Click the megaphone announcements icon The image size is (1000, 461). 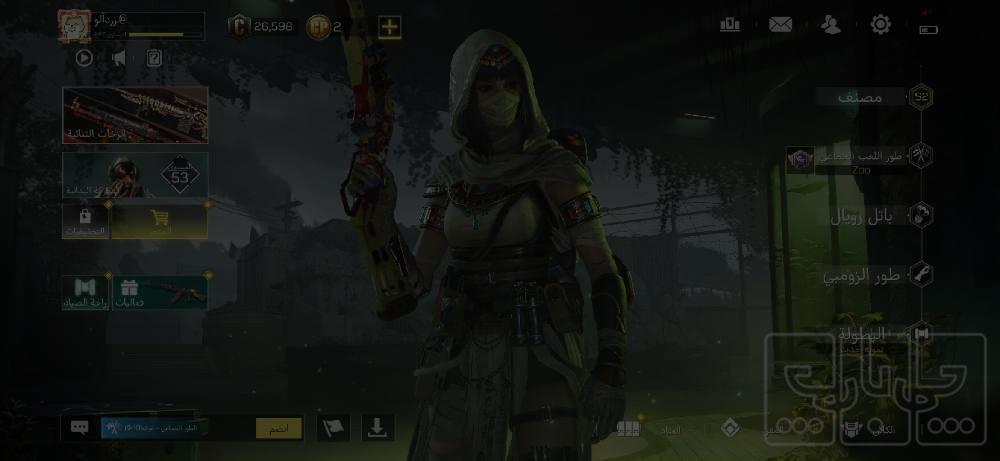tap(119, 58)
